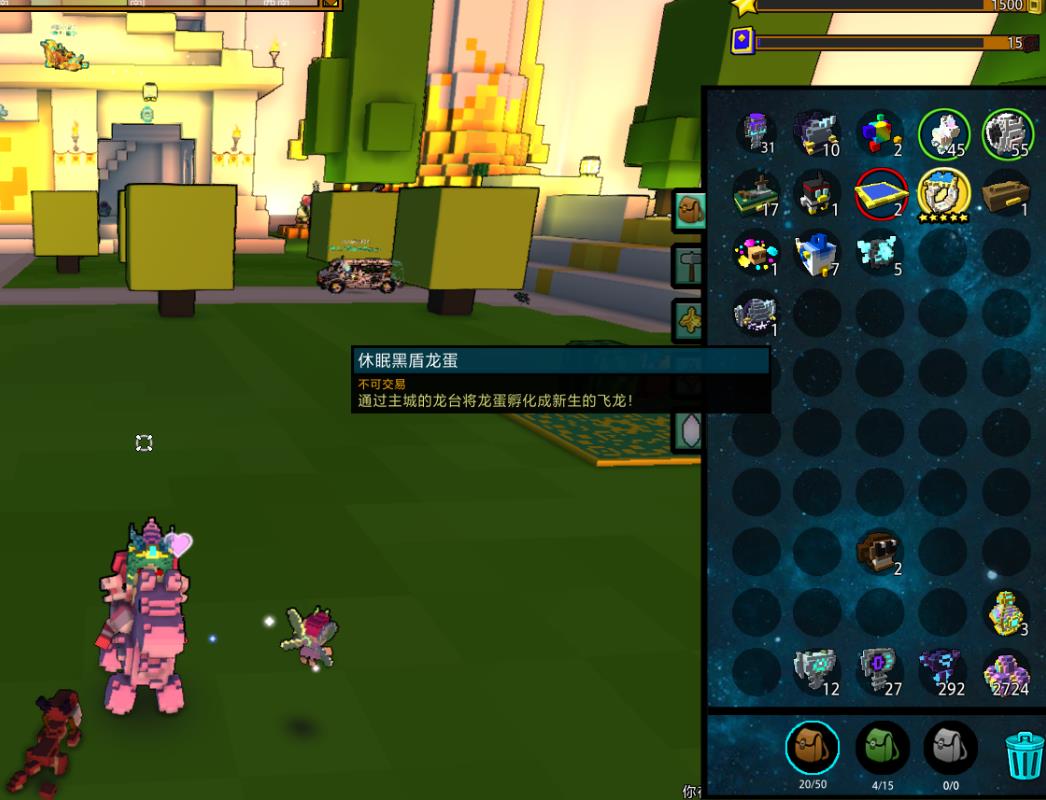Select the purple winged item with 292

(942, 671)
